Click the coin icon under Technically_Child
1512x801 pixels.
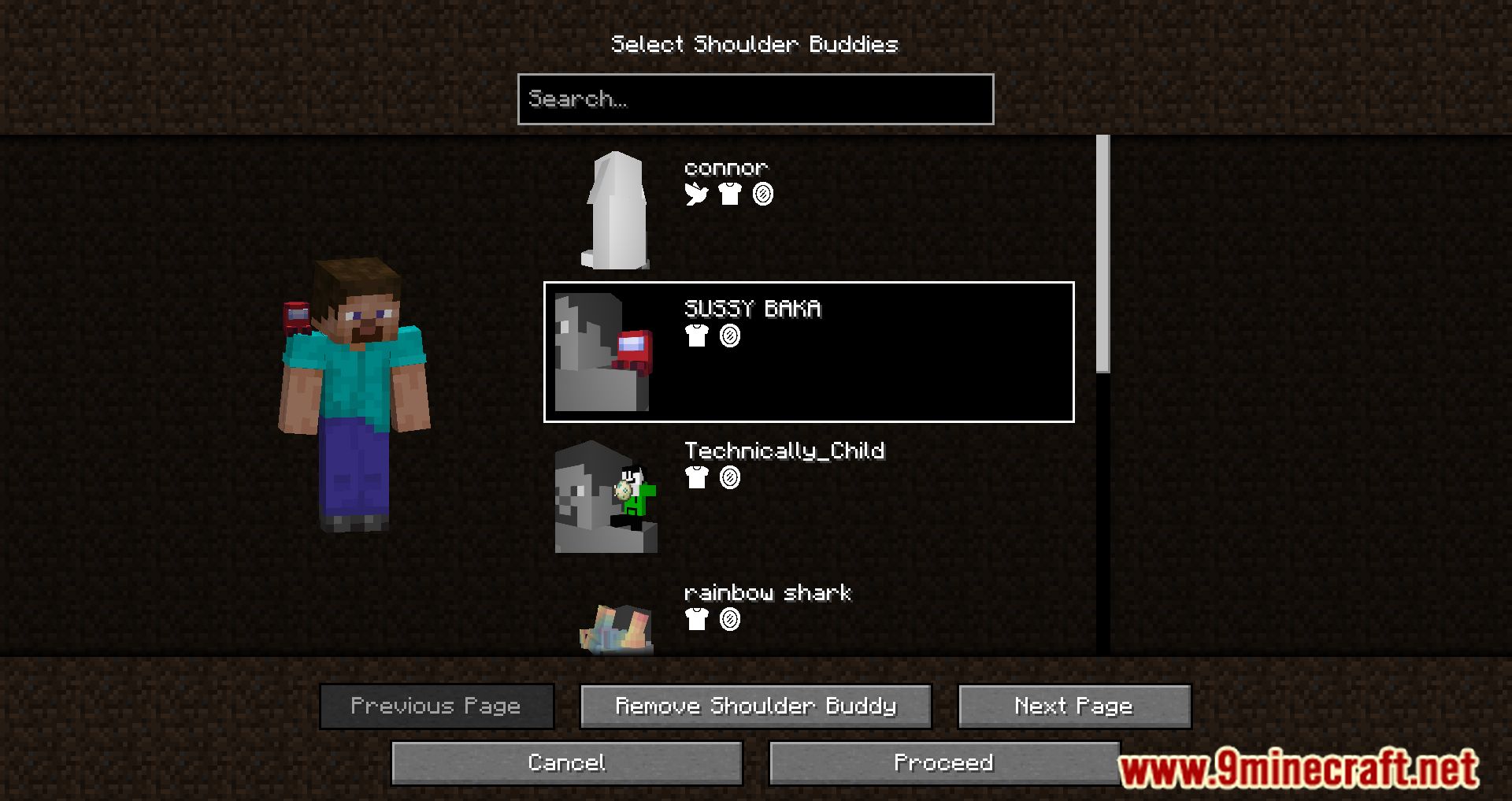click(729, 478)
